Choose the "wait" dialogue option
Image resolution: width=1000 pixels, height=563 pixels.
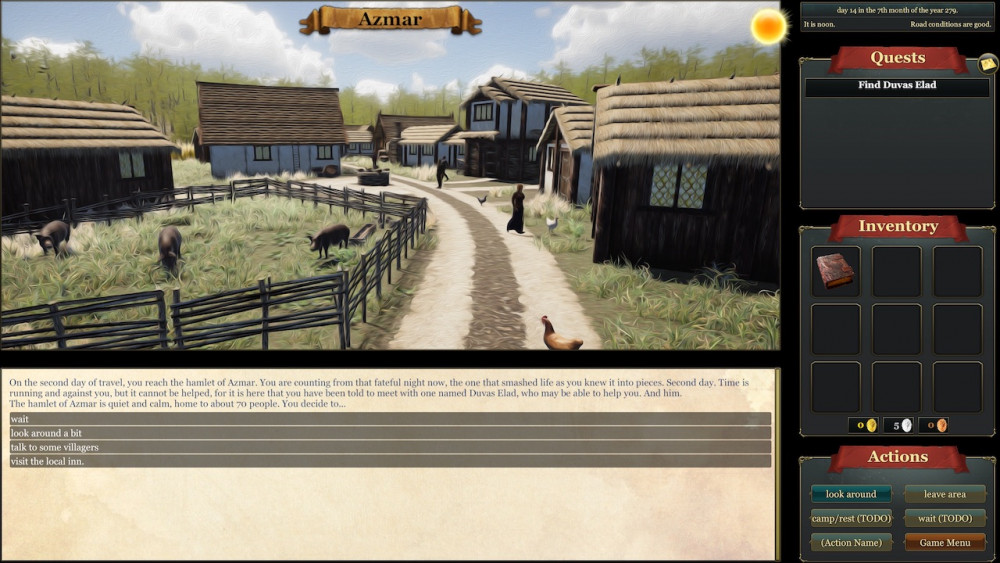pyautogui.click(x=390, y=419)
